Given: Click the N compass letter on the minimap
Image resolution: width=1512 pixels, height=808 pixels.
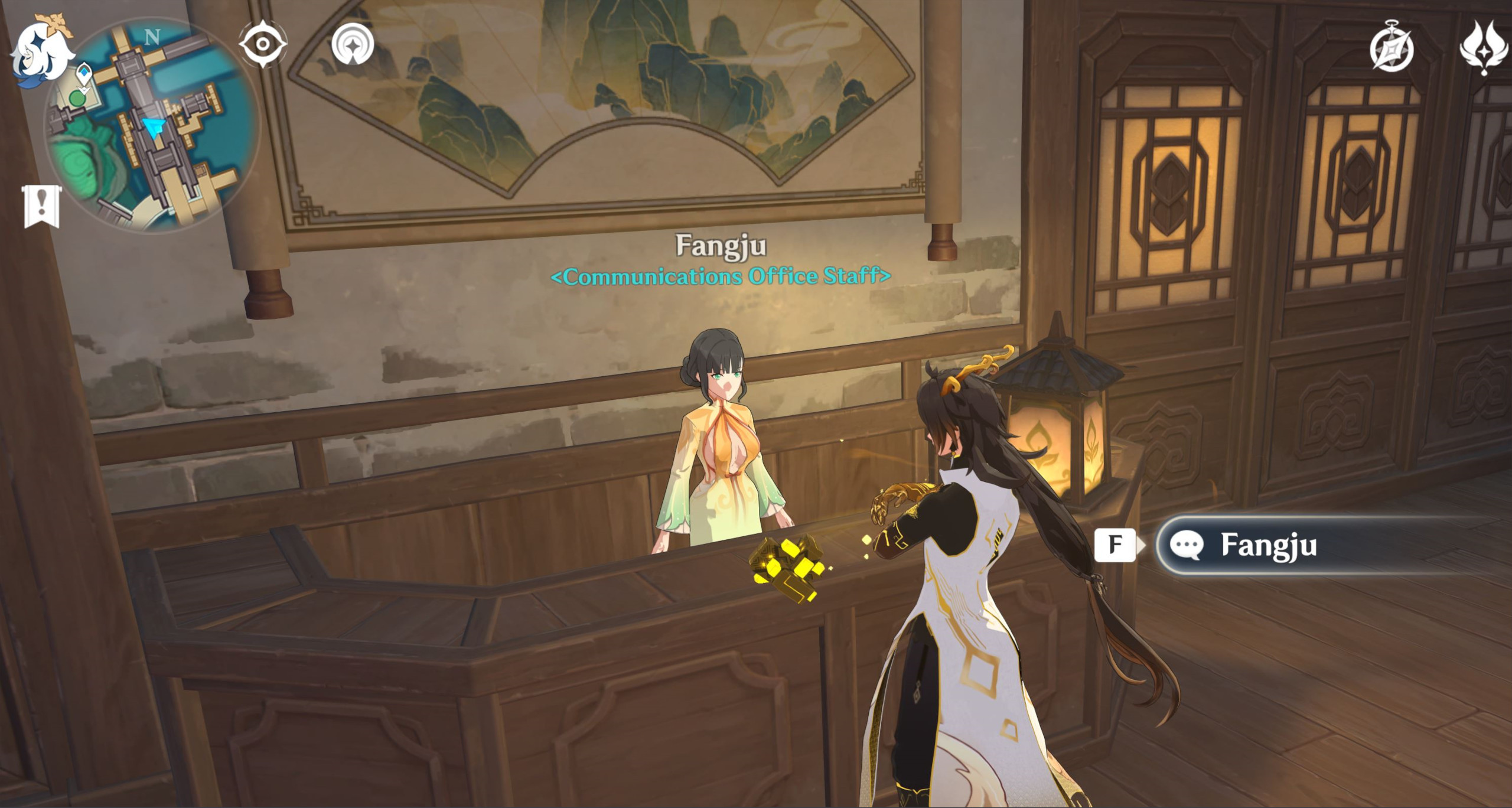Looking at the screenshot, I should tap(153, 37).
